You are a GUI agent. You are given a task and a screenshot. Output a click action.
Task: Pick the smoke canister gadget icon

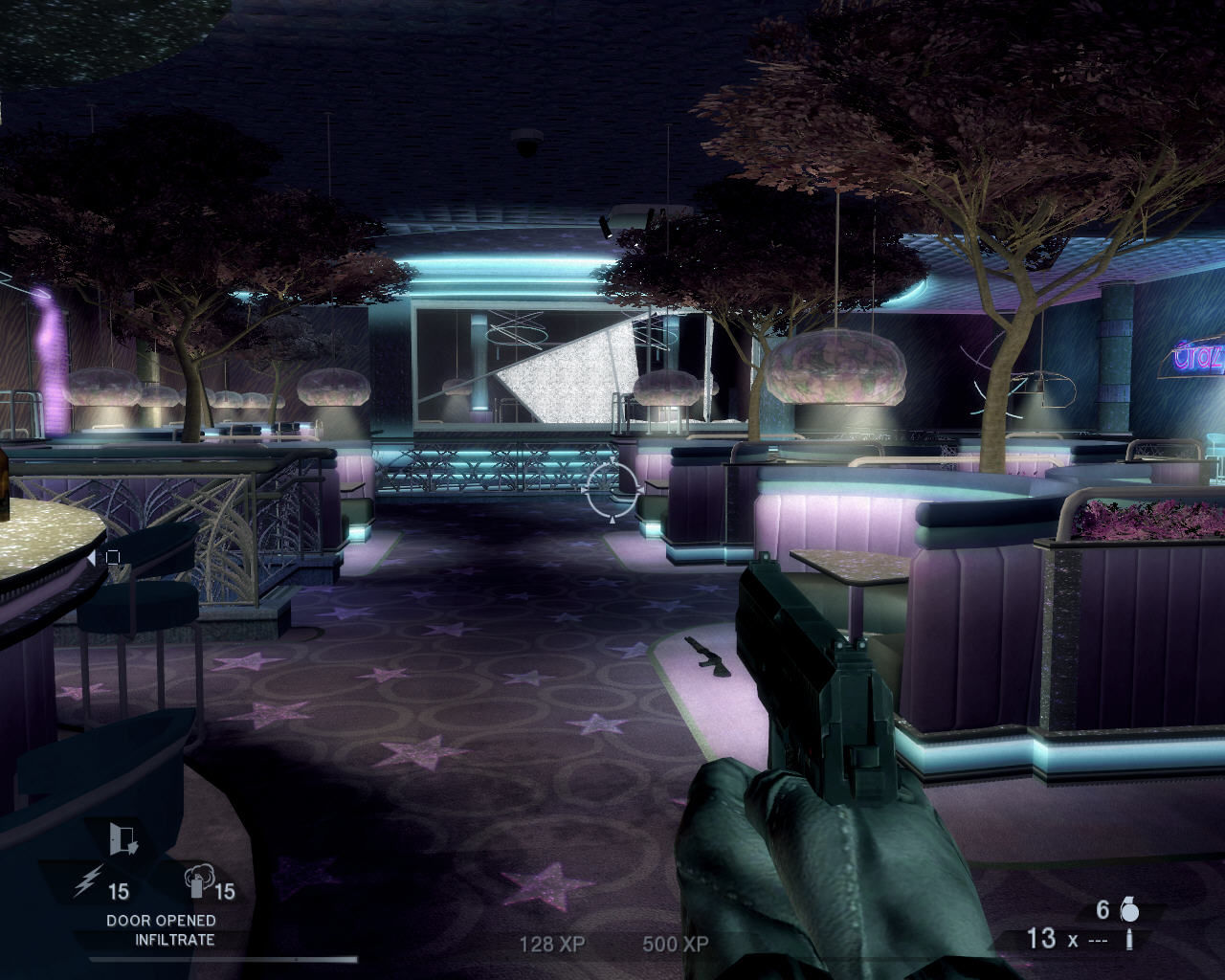pyautogui.click(x=198, y=882)
